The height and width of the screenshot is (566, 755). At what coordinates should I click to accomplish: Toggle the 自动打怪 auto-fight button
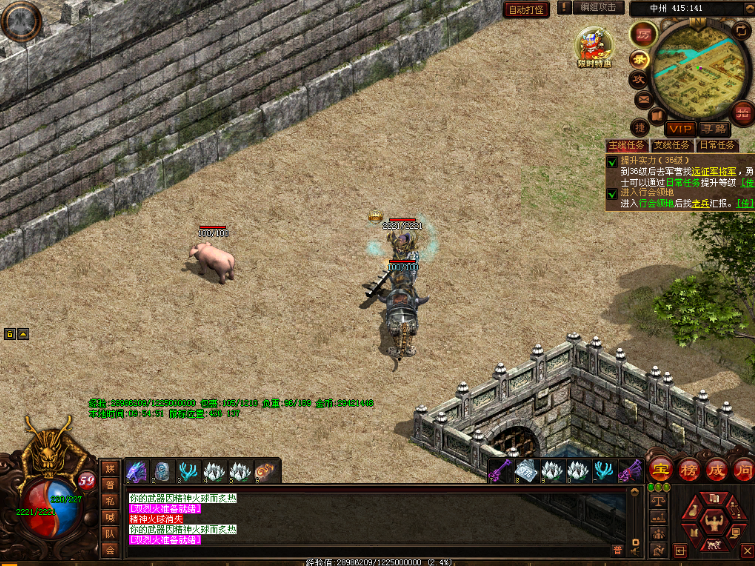point(526,9)
